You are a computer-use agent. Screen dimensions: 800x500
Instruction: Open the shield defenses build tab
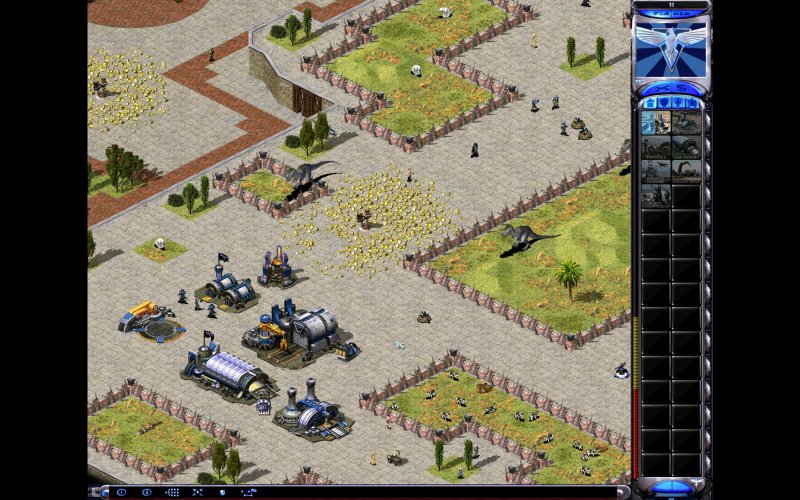663,103
